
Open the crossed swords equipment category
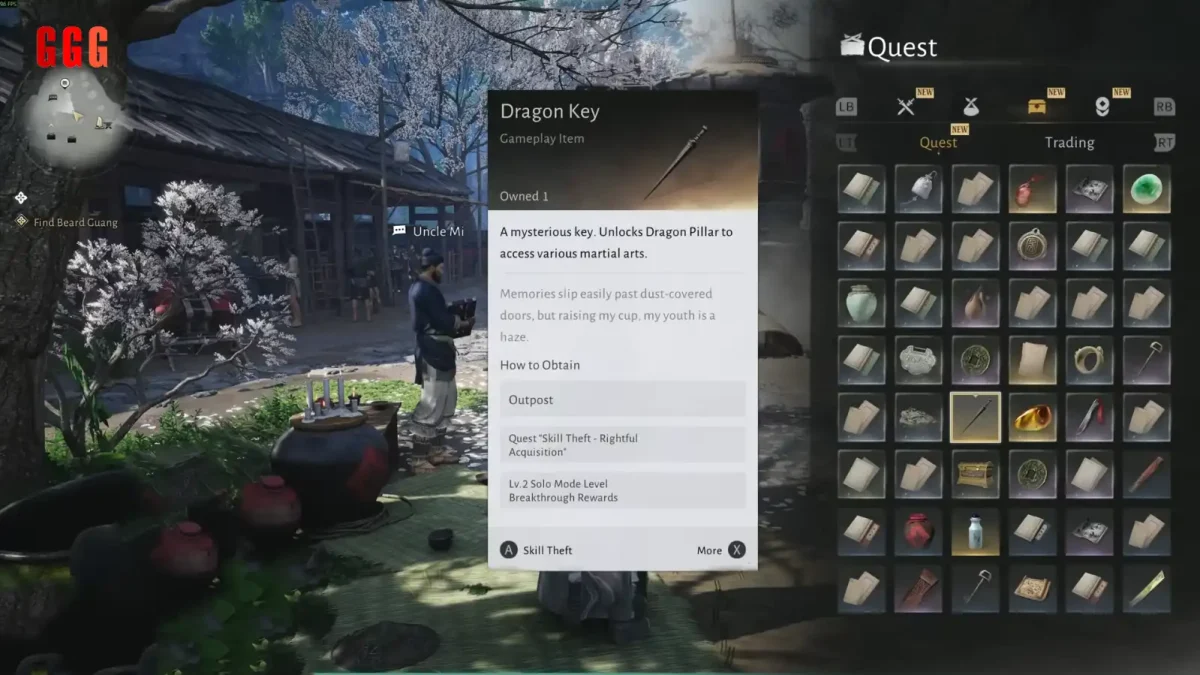pyautogui.click(x=906, y=107)
